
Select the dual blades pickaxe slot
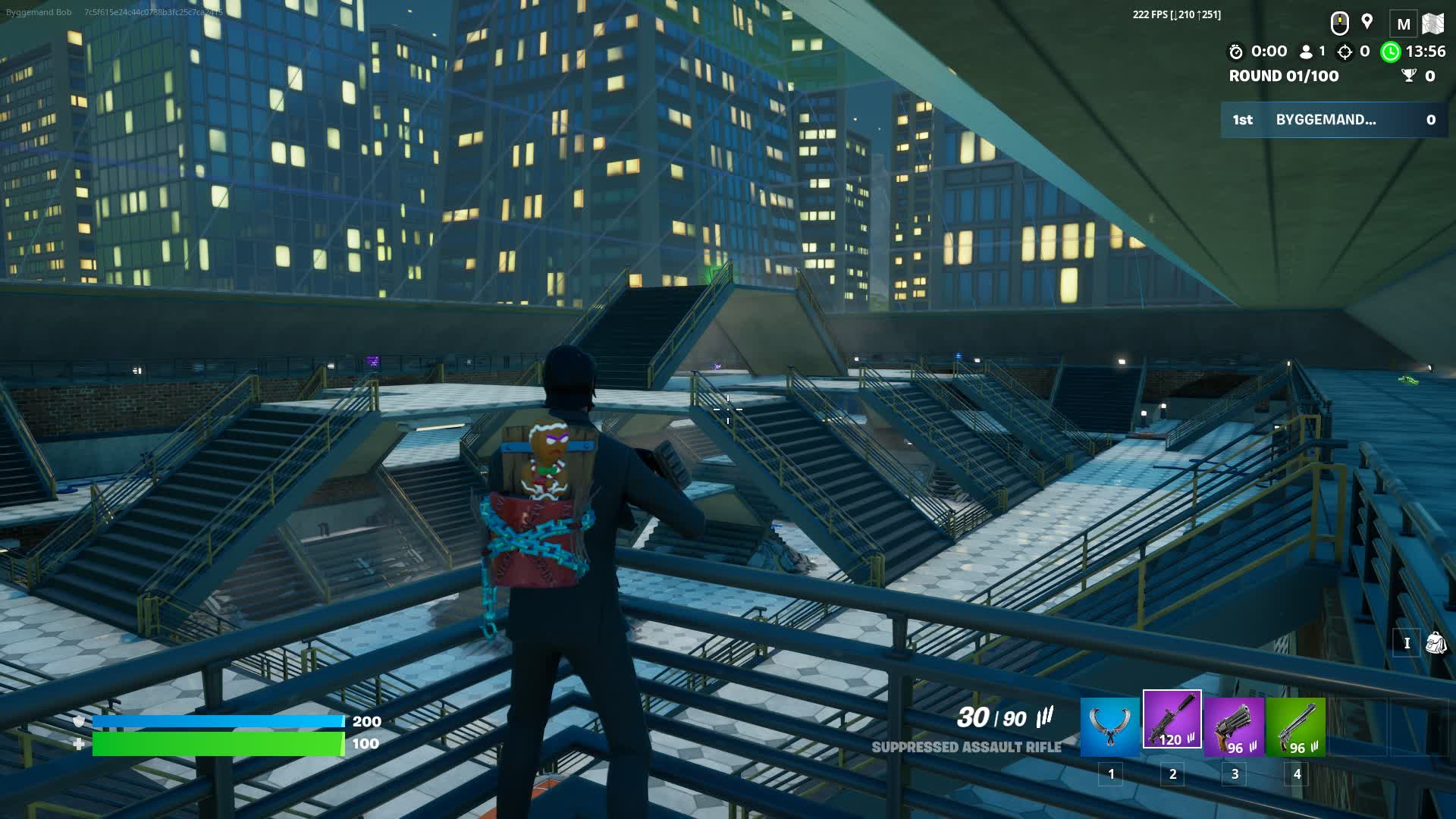click(1109, 726)
